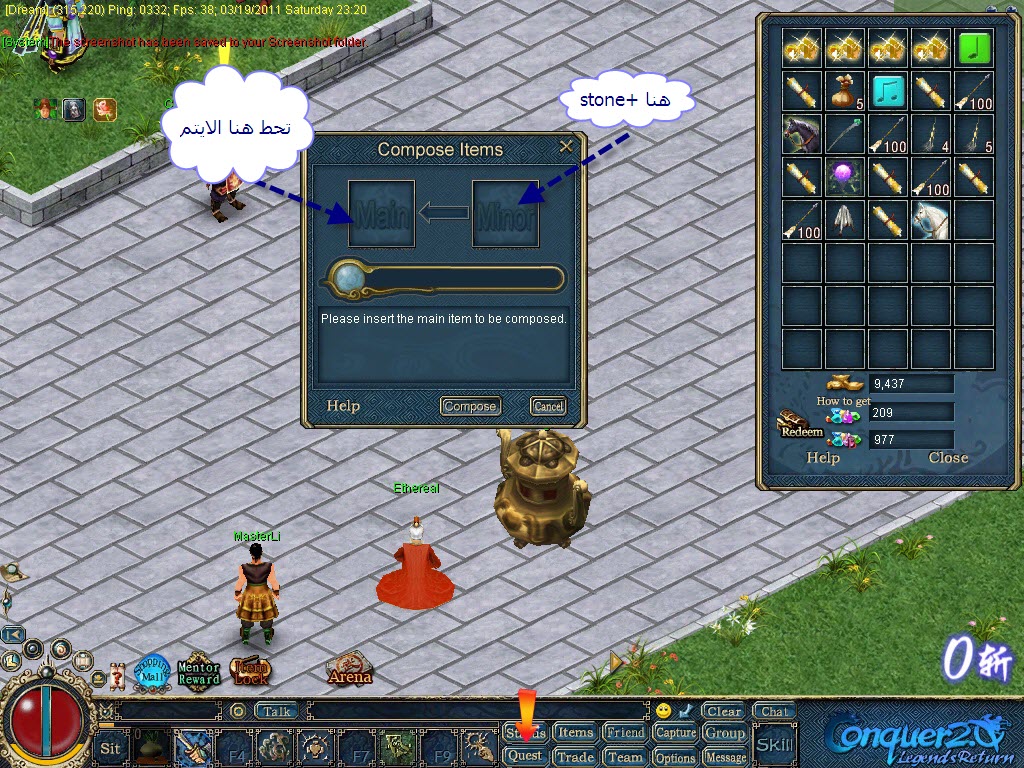Click the Redeem treasure chest
1024x768 pixels.
pos(798,424)
